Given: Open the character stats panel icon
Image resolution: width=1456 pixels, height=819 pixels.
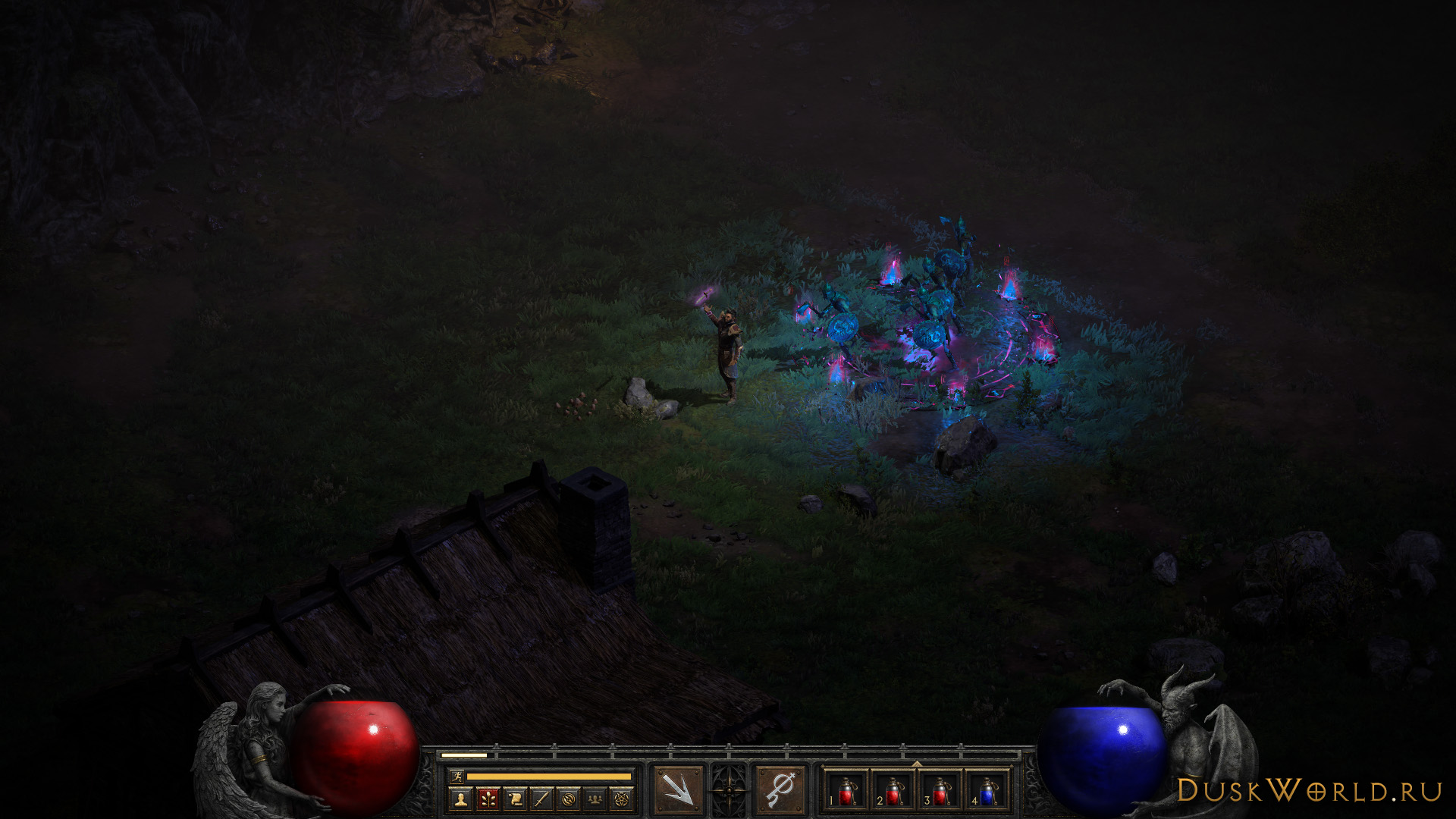Looking at the screenshot, I should tap(460, 798).
